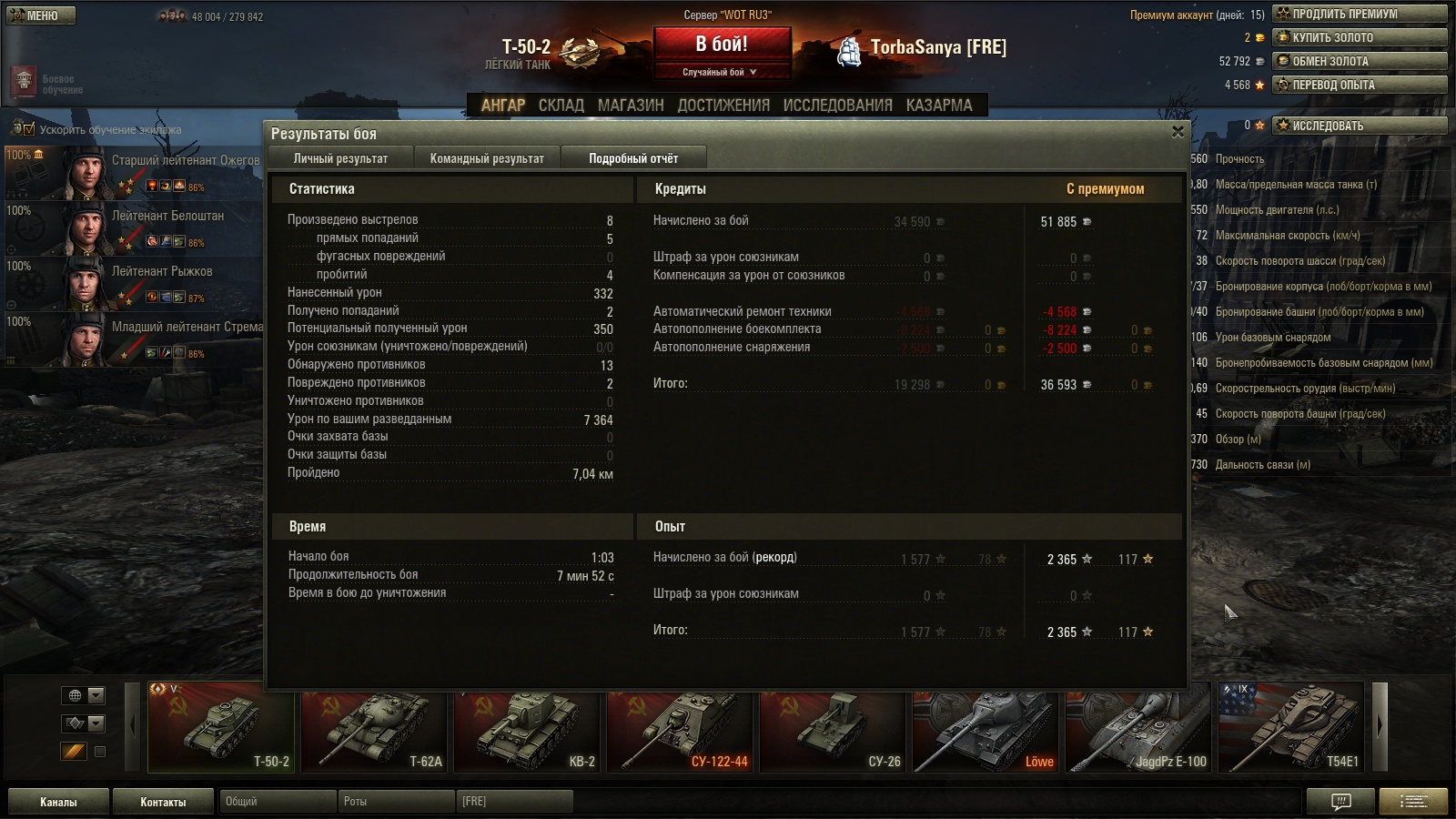The height and width of the screenshot is (819, 1456).
Task: Show the КАЗАРМА section
Action: (938, 106)
